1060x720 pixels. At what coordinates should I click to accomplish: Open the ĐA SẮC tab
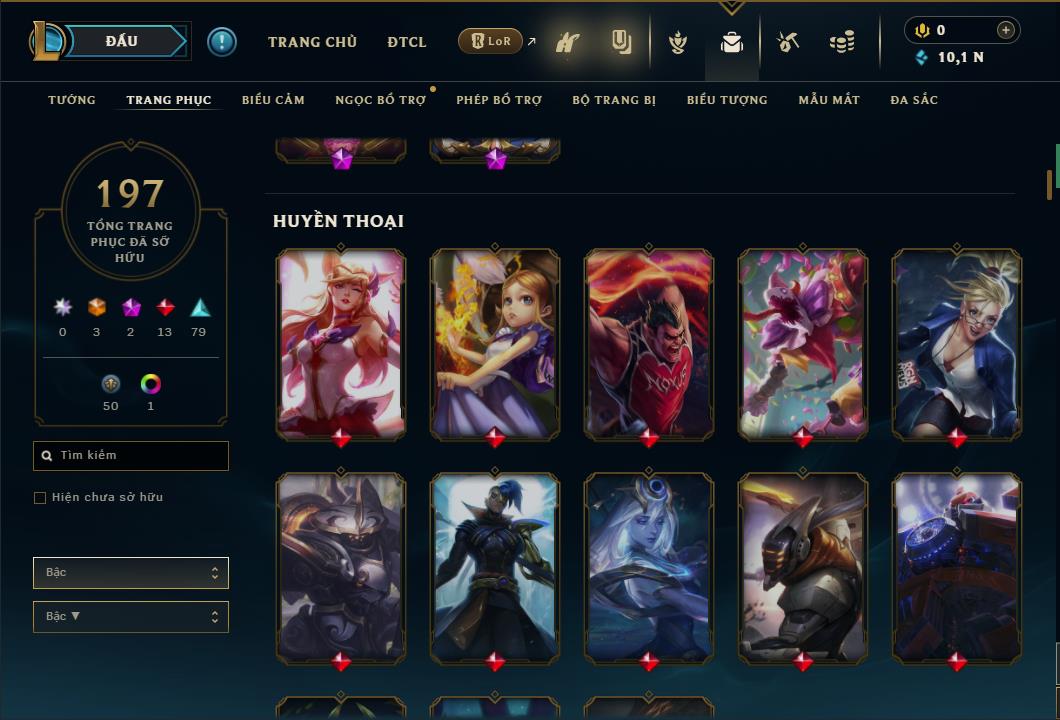click(x=914, y=100)
